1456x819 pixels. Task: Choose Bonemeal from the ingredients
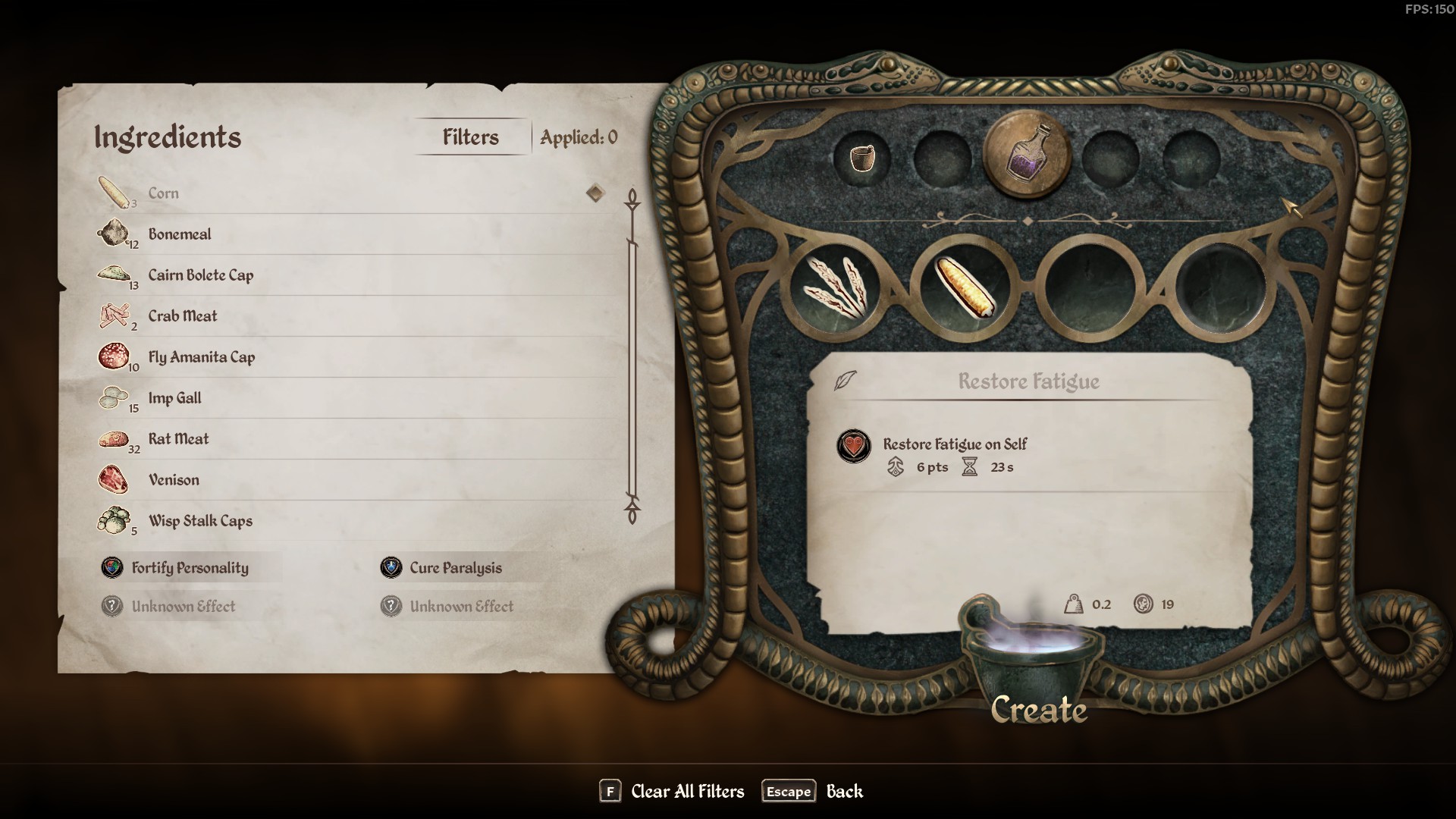coord(180,234)
